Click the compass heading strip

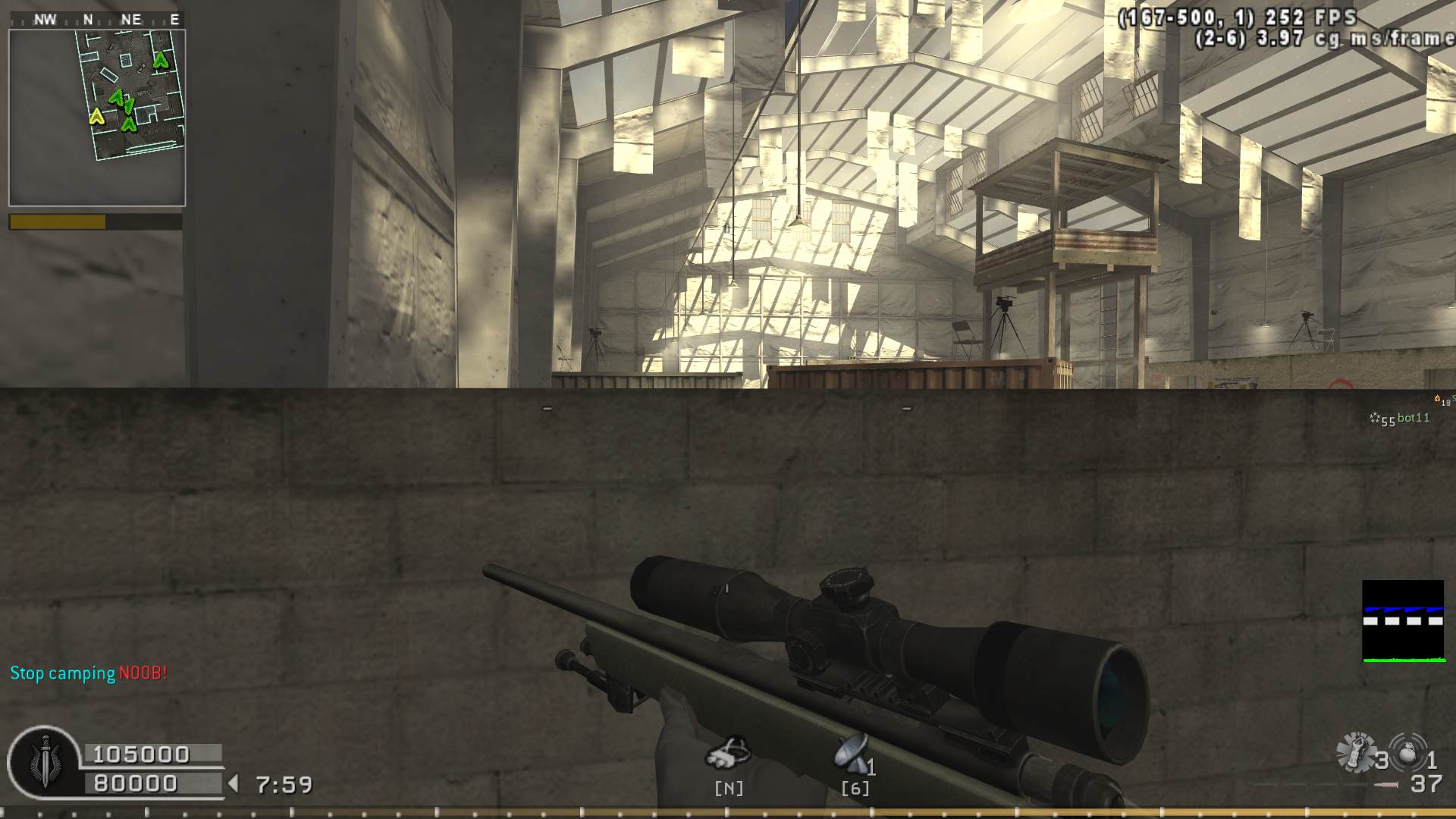coord(97,20)
